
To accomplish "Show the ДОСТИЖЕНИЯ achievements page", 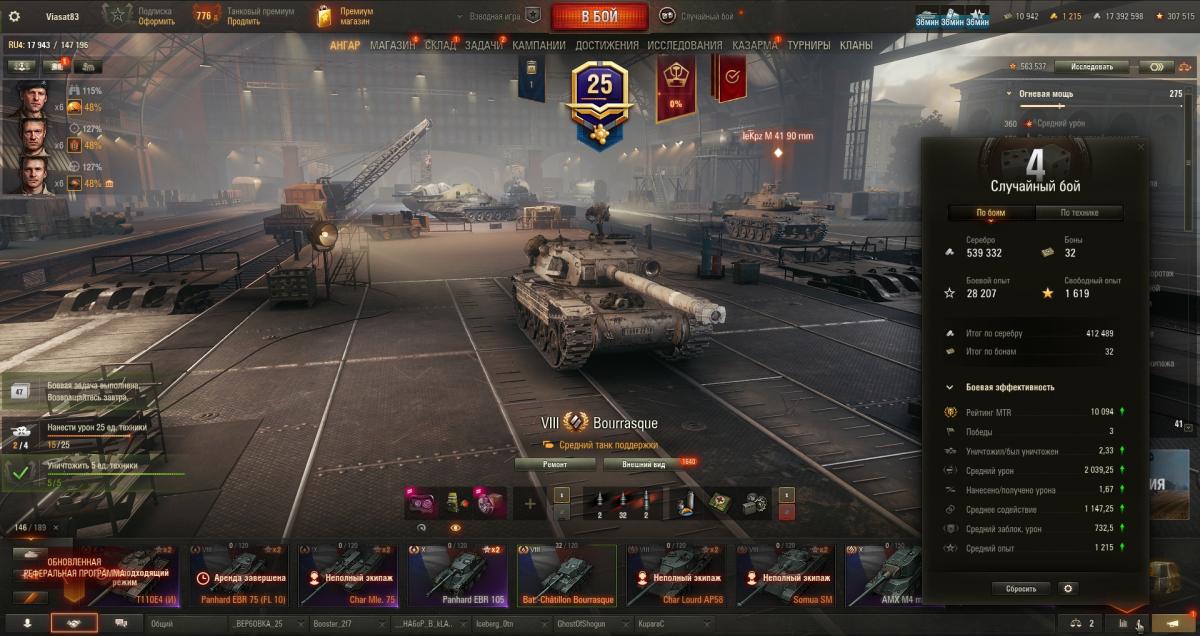I will (x=606, y=45).
